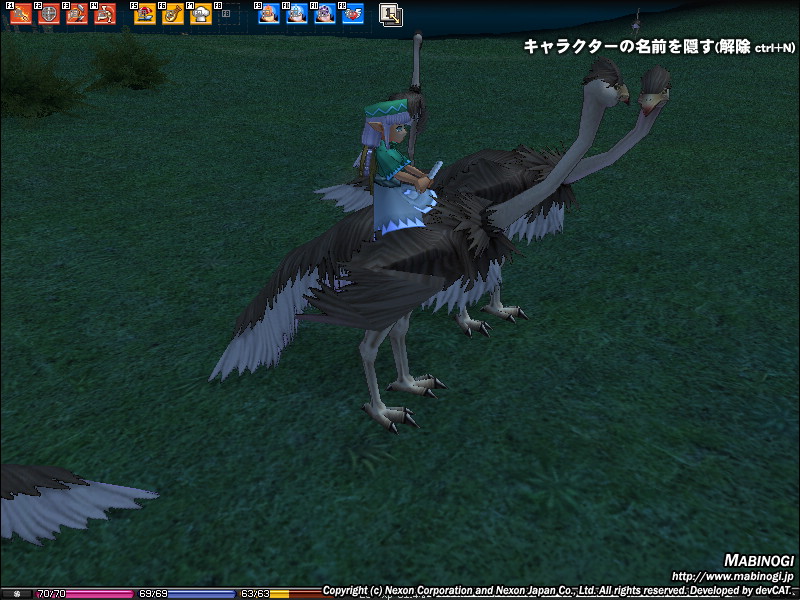Open the F7 chef hat cooking skill
800x600 pixels.
[x=201, y=15]
